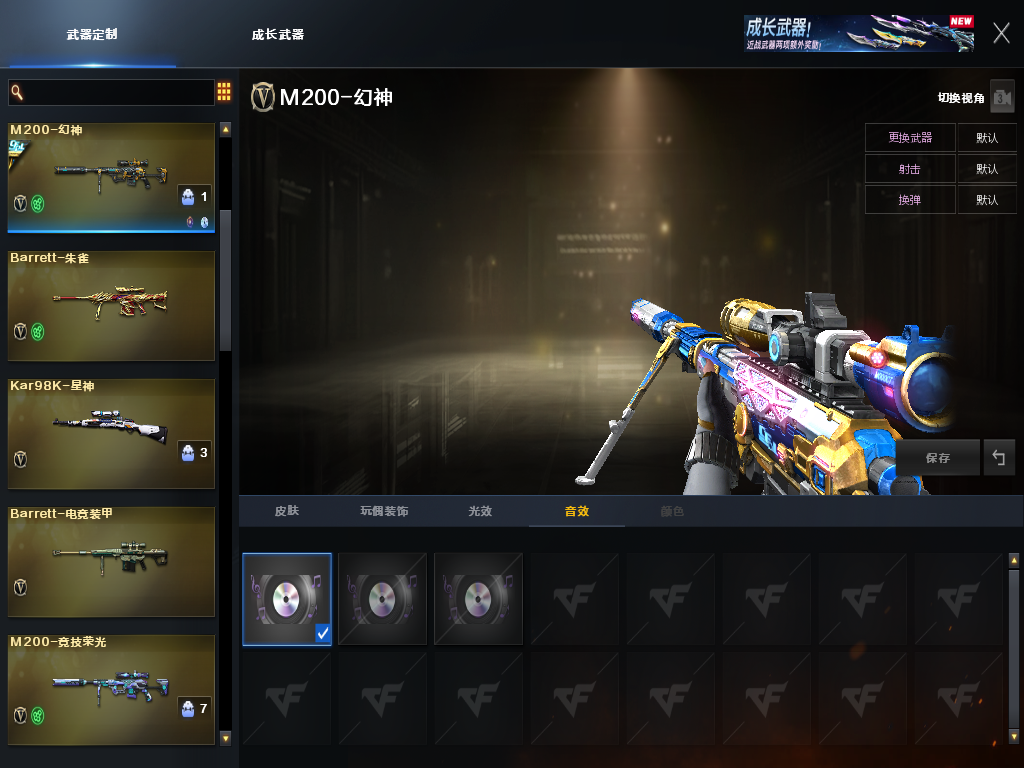Screen dimensions: 1024x768
Task: Switch to the 皮肤 category tab
Action: coord(287,511)
